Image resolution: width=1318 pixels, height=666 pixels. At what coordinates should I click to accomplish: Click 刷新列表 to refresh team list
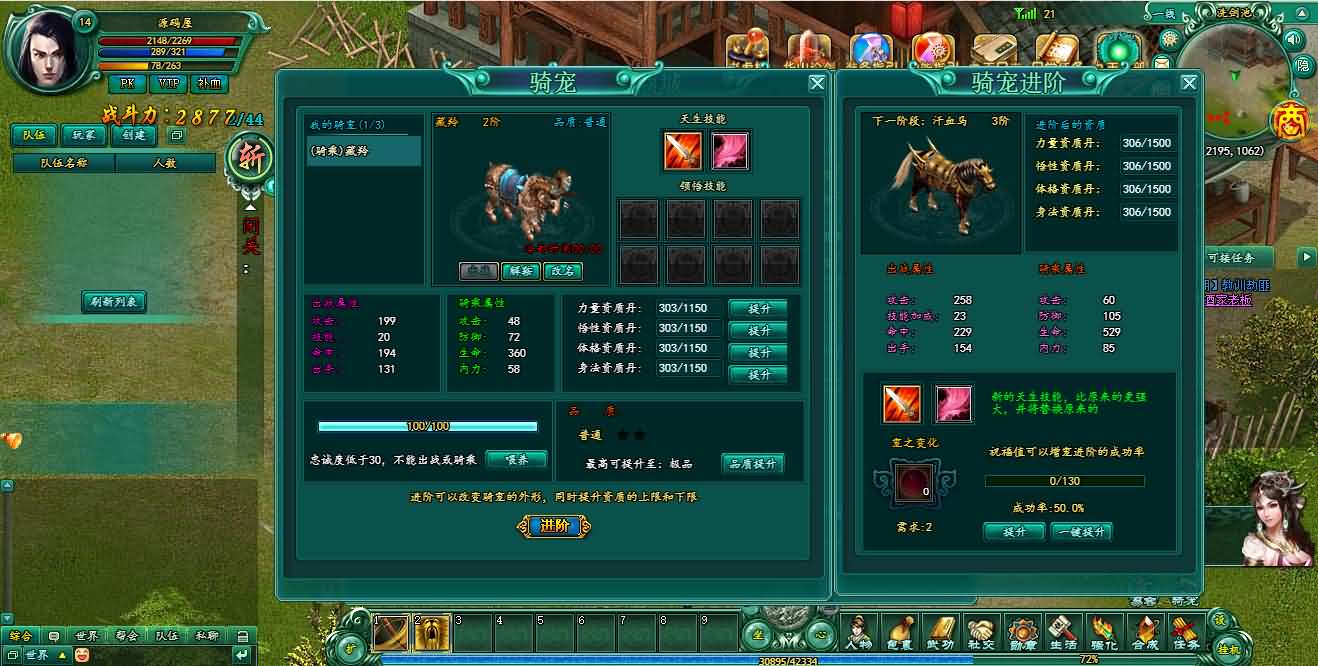tap(114, 302)
